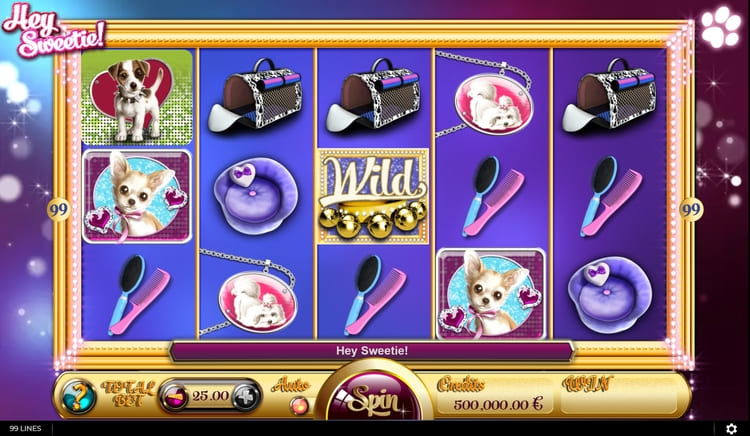Increase total bet with the plus button

(246, 396)
